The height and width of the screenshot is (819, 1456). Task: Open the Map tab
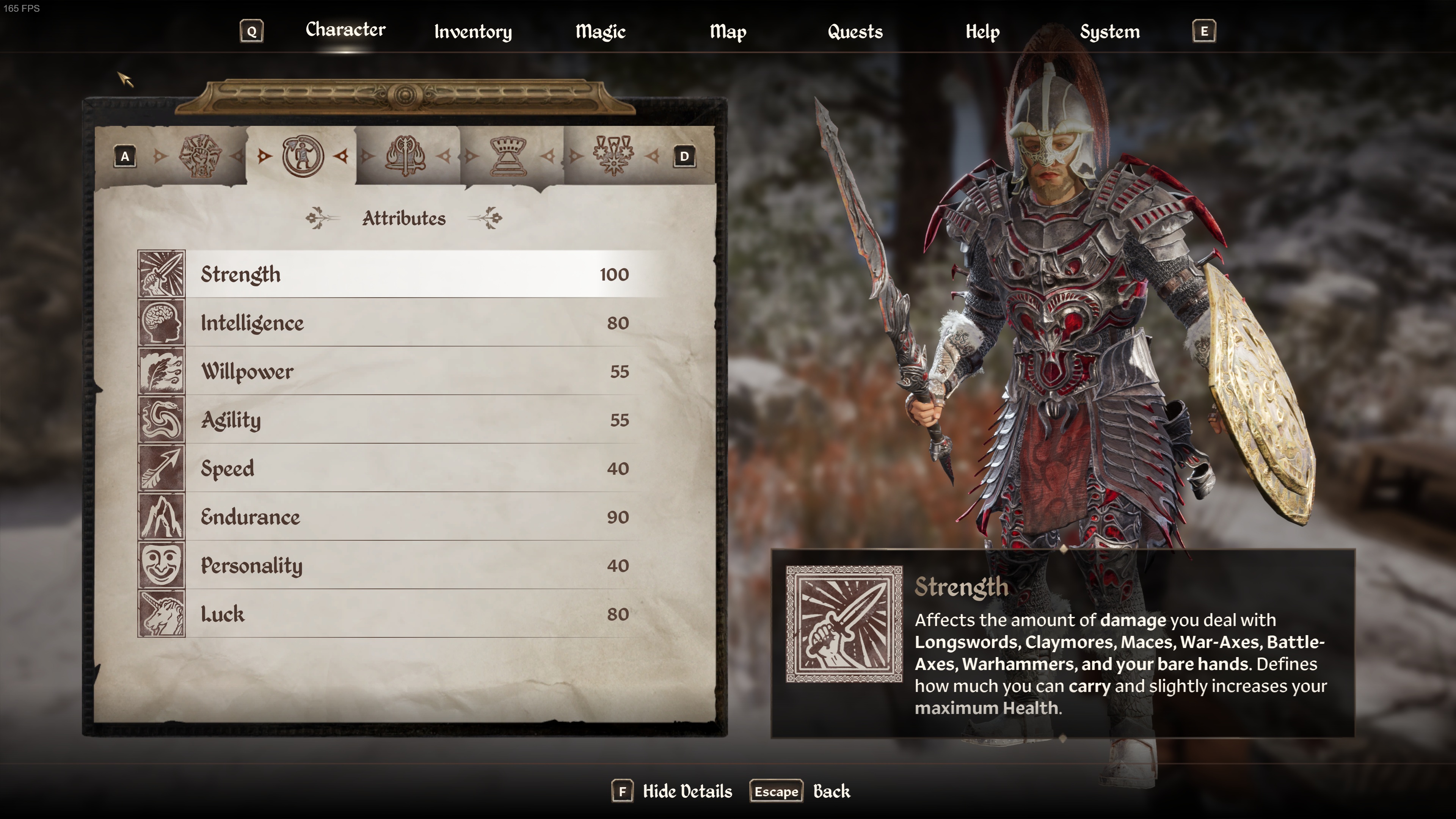pyautogui.click(x=728, y=31)
